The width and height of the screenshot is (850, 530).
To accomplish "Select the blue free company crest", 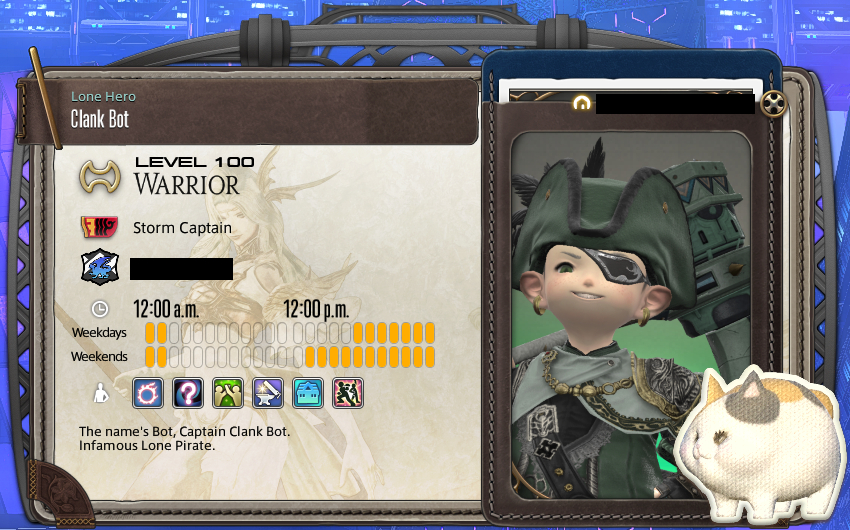I will pyautogui.click(x=100, y=268).
